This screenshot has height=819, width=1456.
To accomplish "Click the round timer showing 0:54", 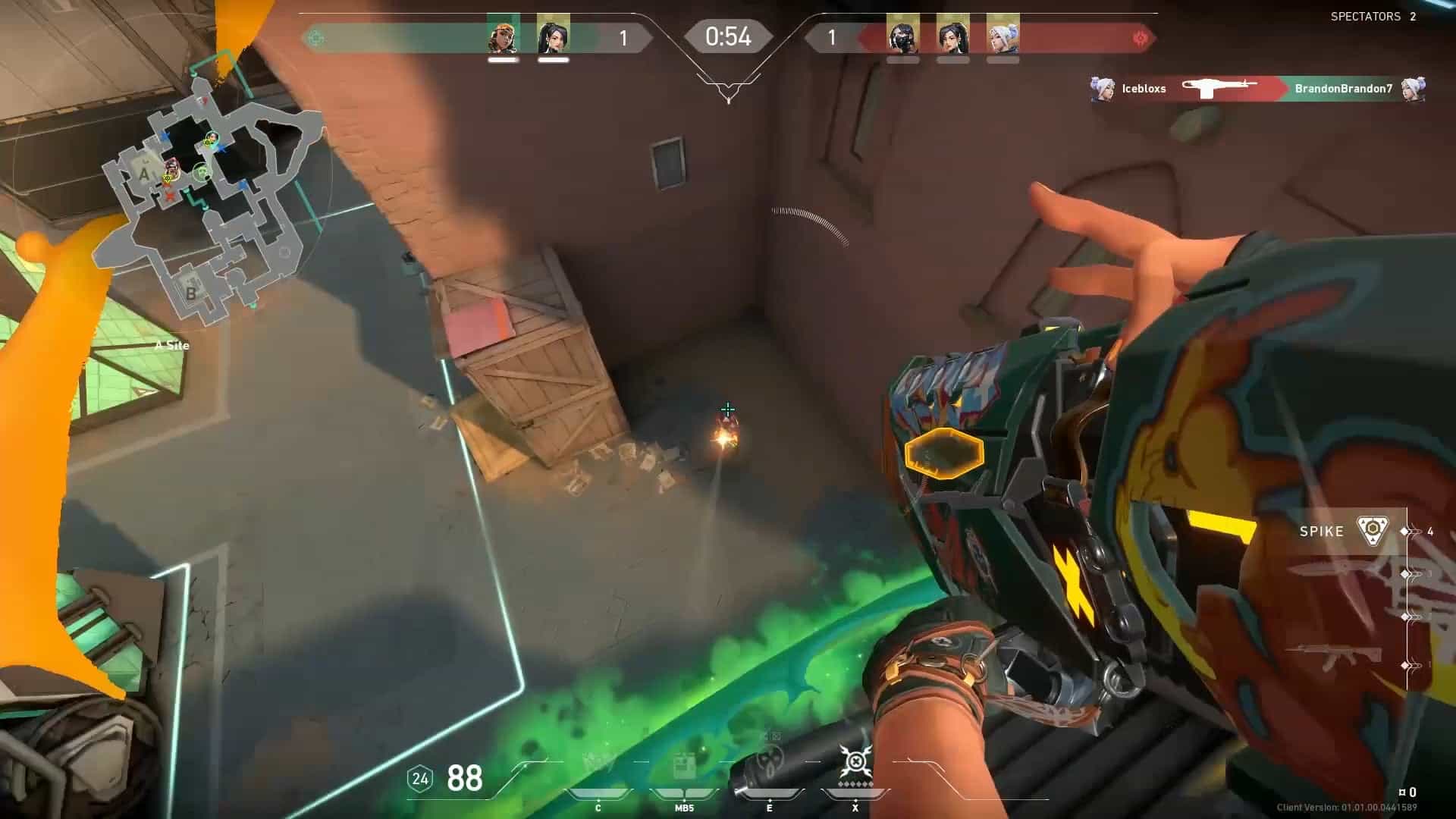I will (x=728, y=35).
